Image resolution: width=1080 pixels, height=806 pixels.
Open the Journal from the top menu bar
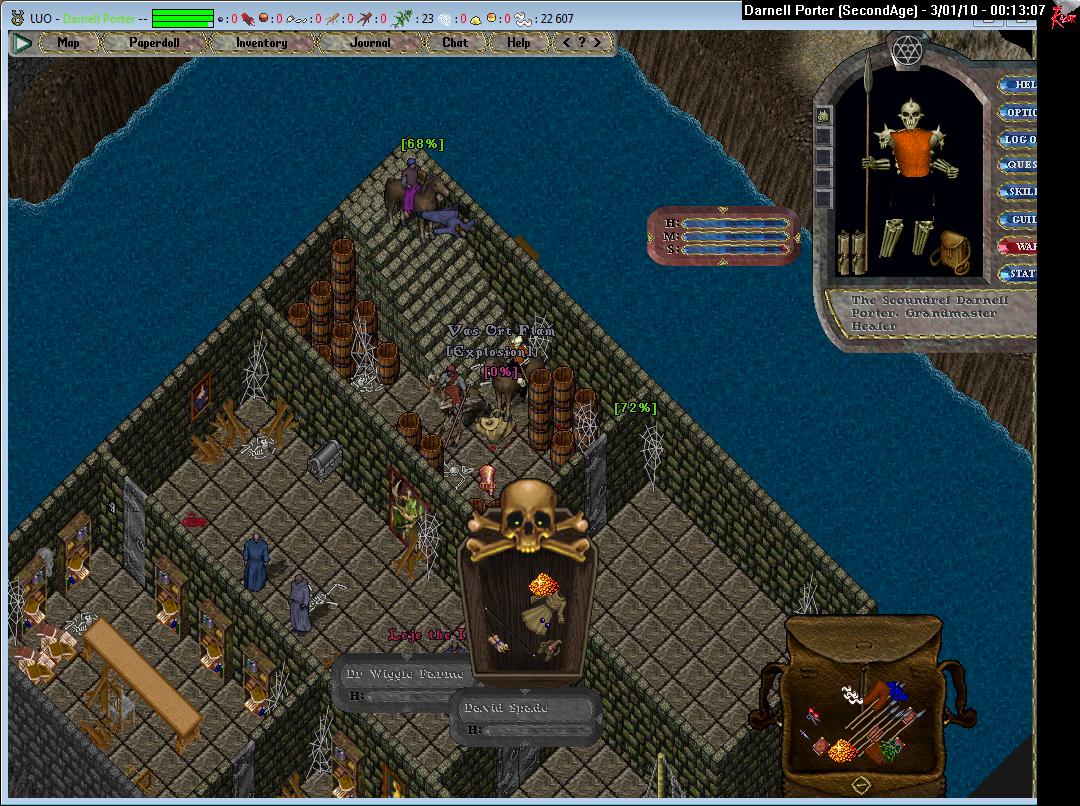[x=370, y=43]
